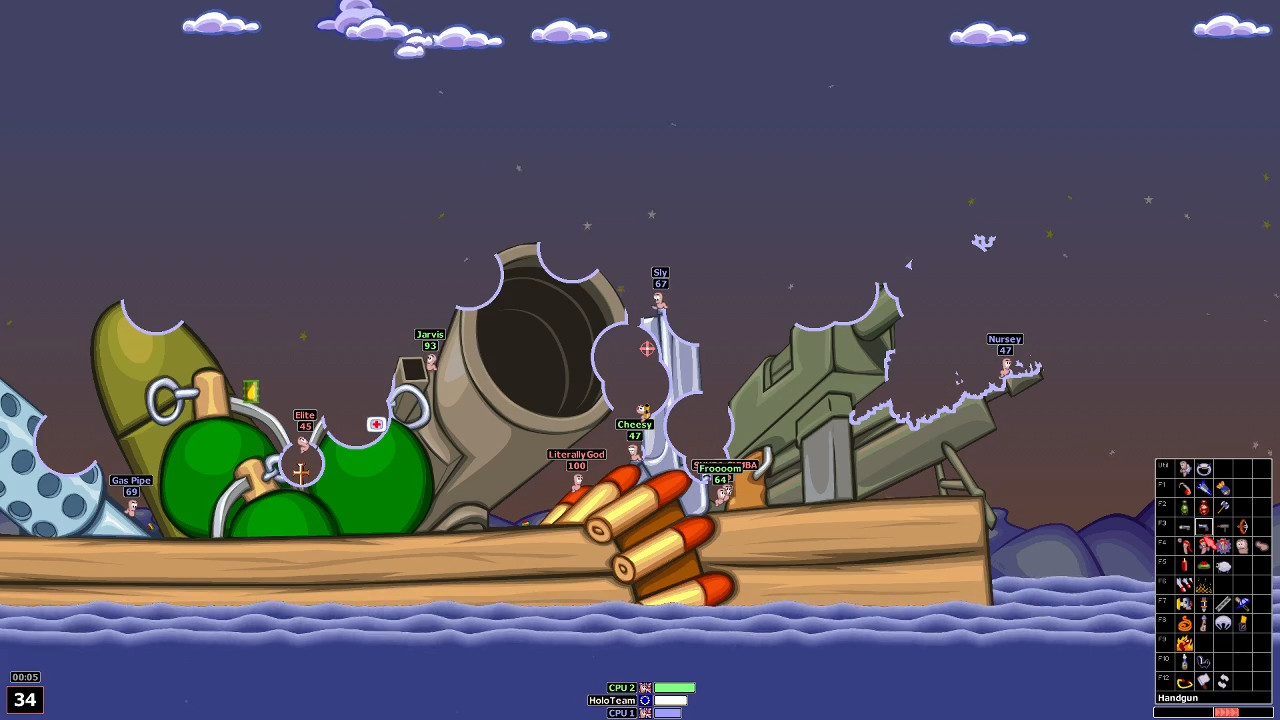The image size is (1280, 720).
Task: Choose the Shotgun weapon
Action: point(1185,527)
